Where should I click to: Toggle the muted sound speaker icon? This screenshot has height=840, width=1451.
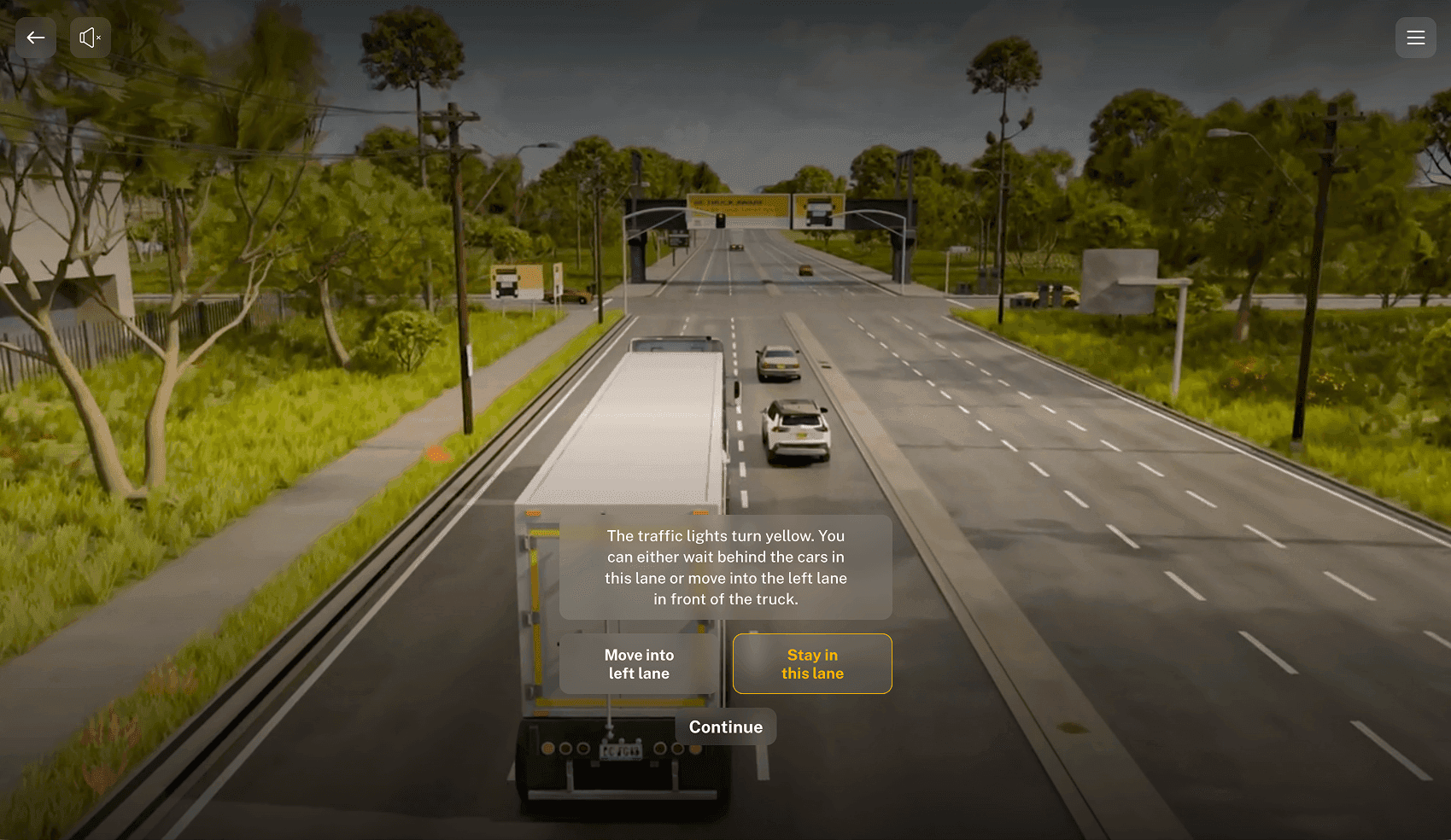click(90, 38)
